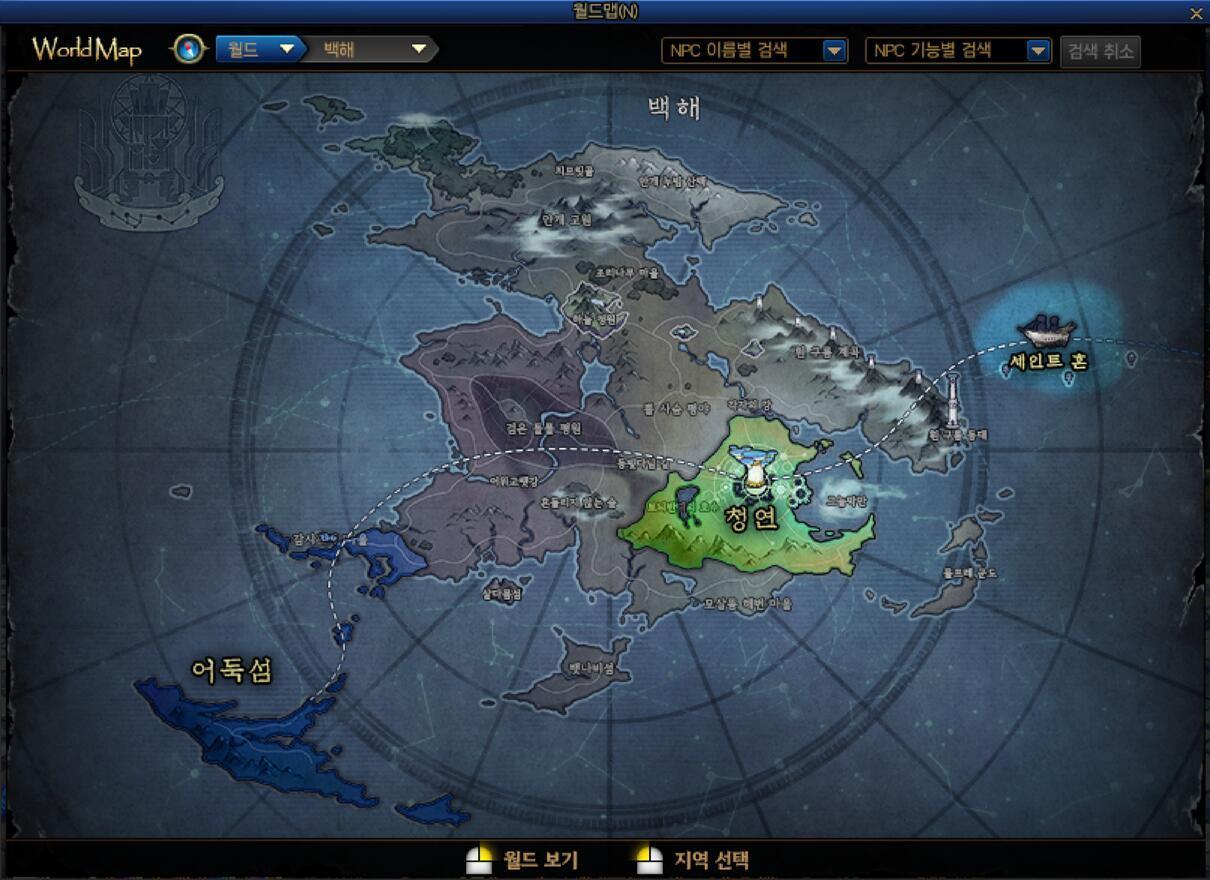Select the 살다름섬 small island
The image size is (1210, 880).
point(501,593)
